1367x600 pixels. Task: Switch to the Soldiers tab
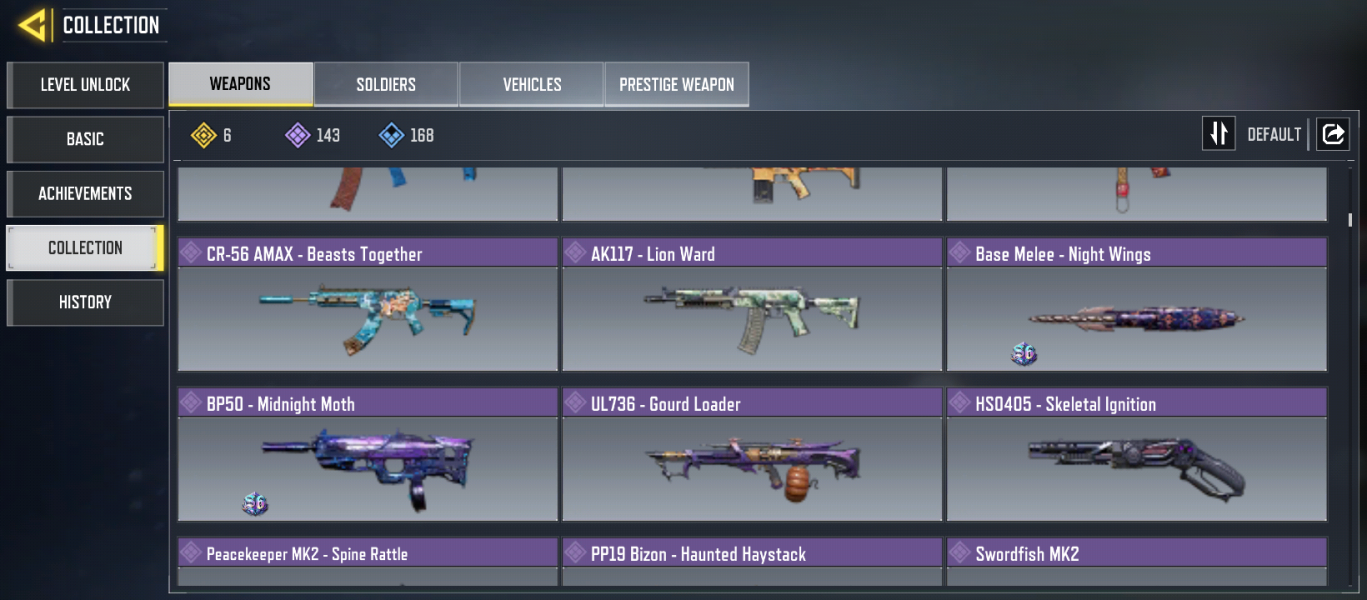point(386,85)
